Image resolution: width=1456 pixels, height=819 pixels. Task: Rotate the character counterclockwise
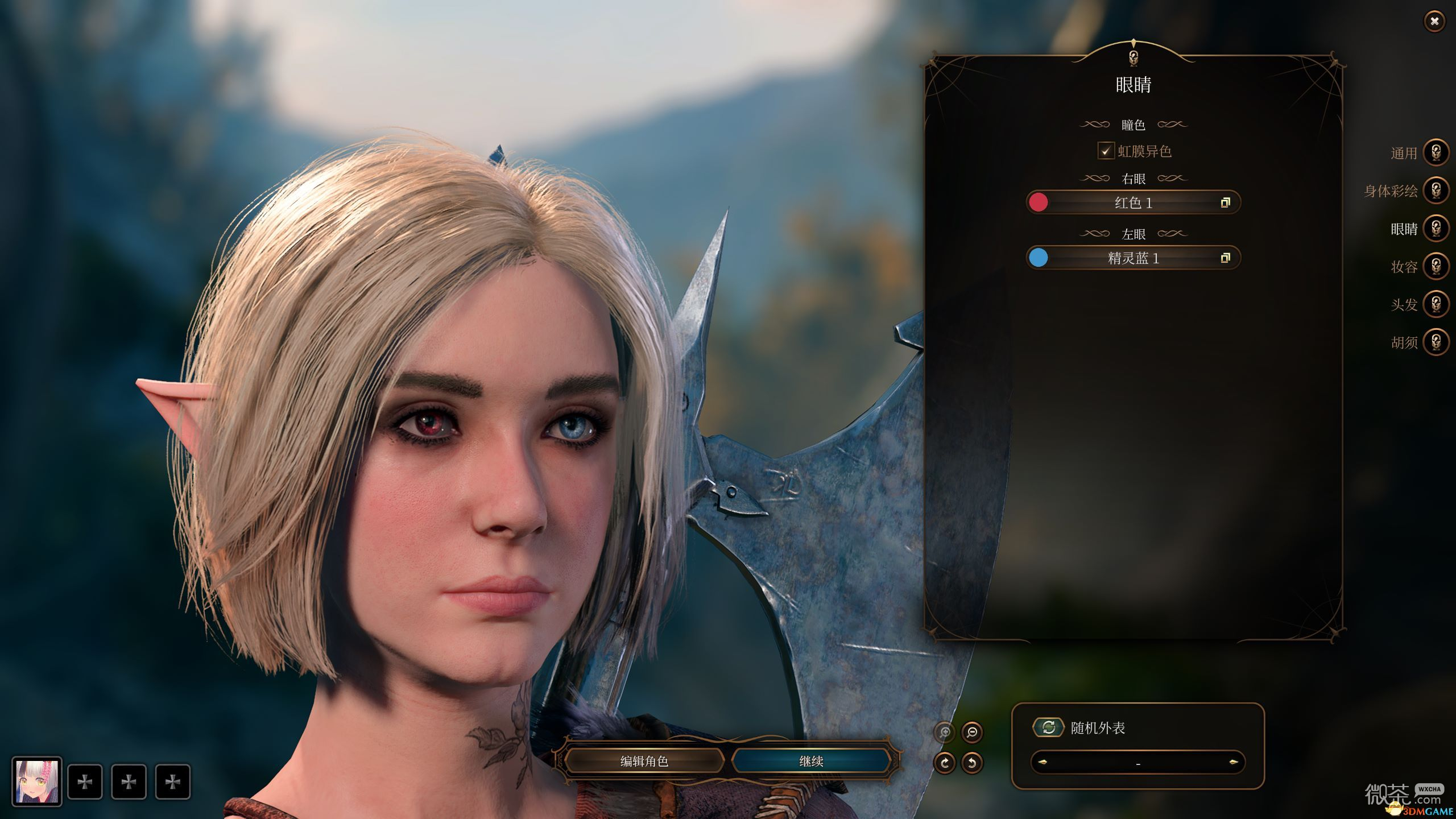click(x=972, y=763)
